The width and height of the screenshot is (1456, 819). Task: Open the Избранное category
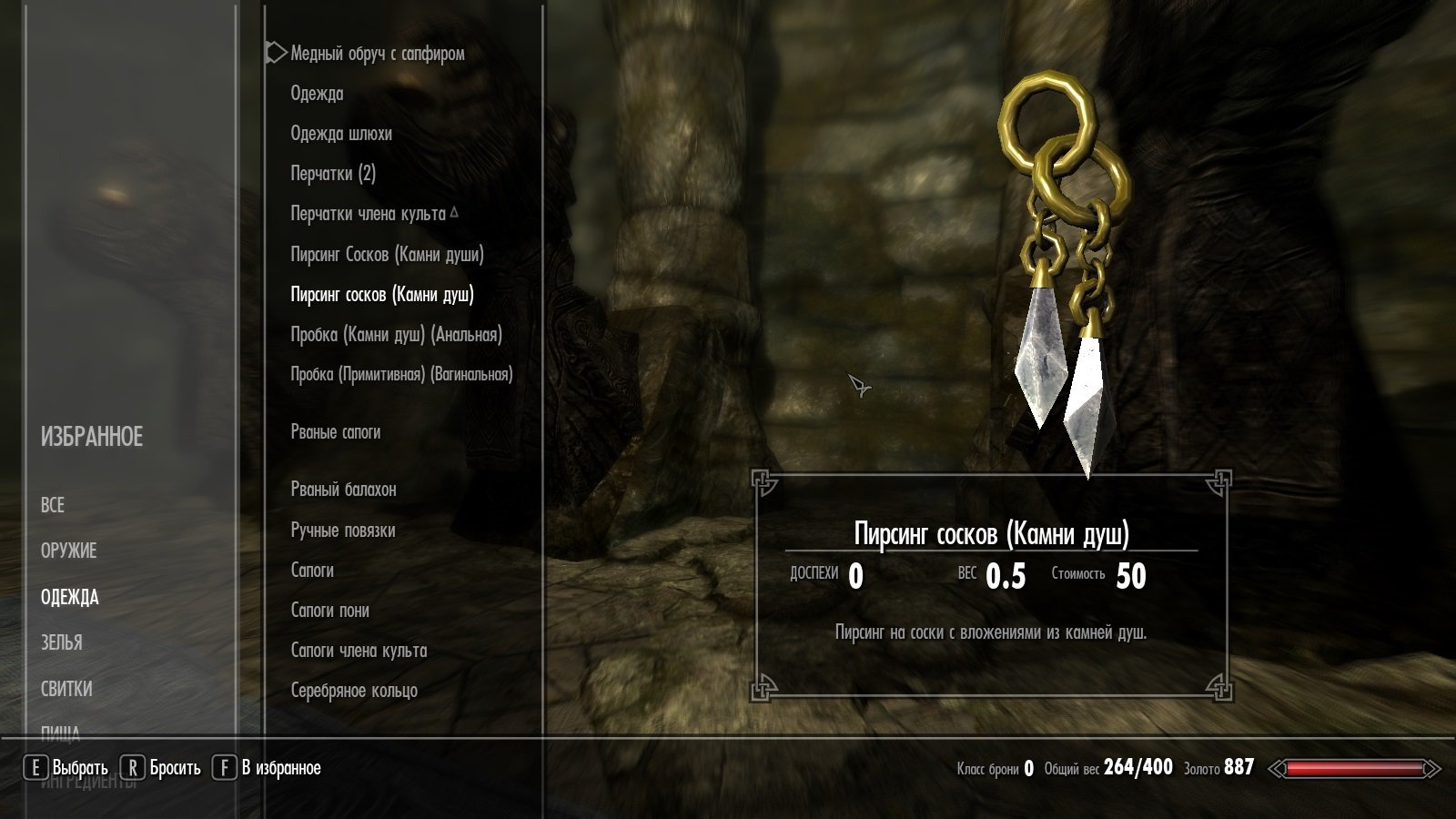point(92,438)
